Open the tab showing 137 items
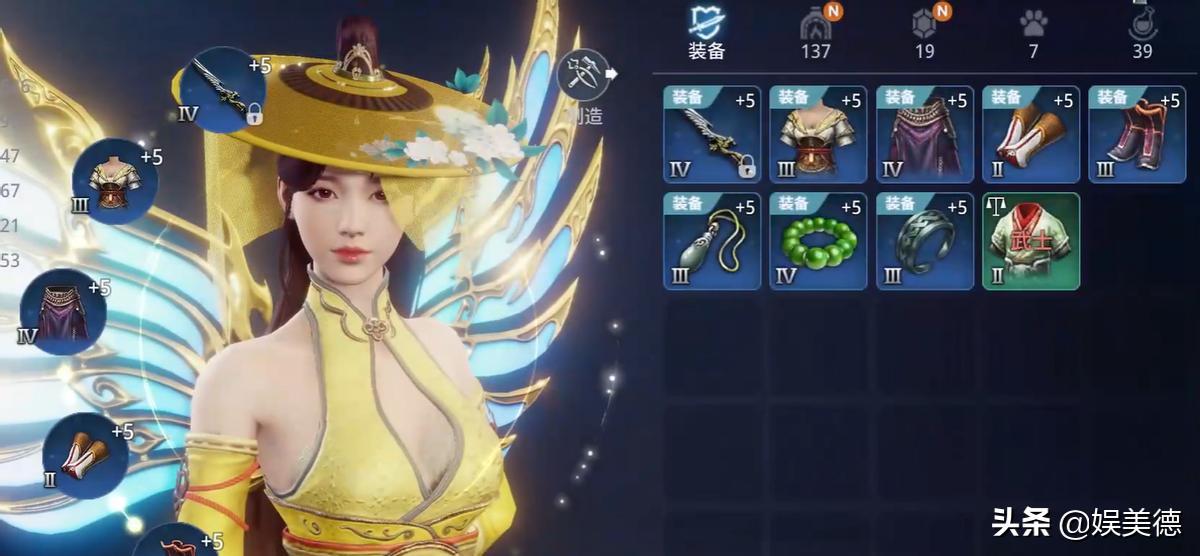1200x556 pixels. pyautogui.click(x=816, y=32)
